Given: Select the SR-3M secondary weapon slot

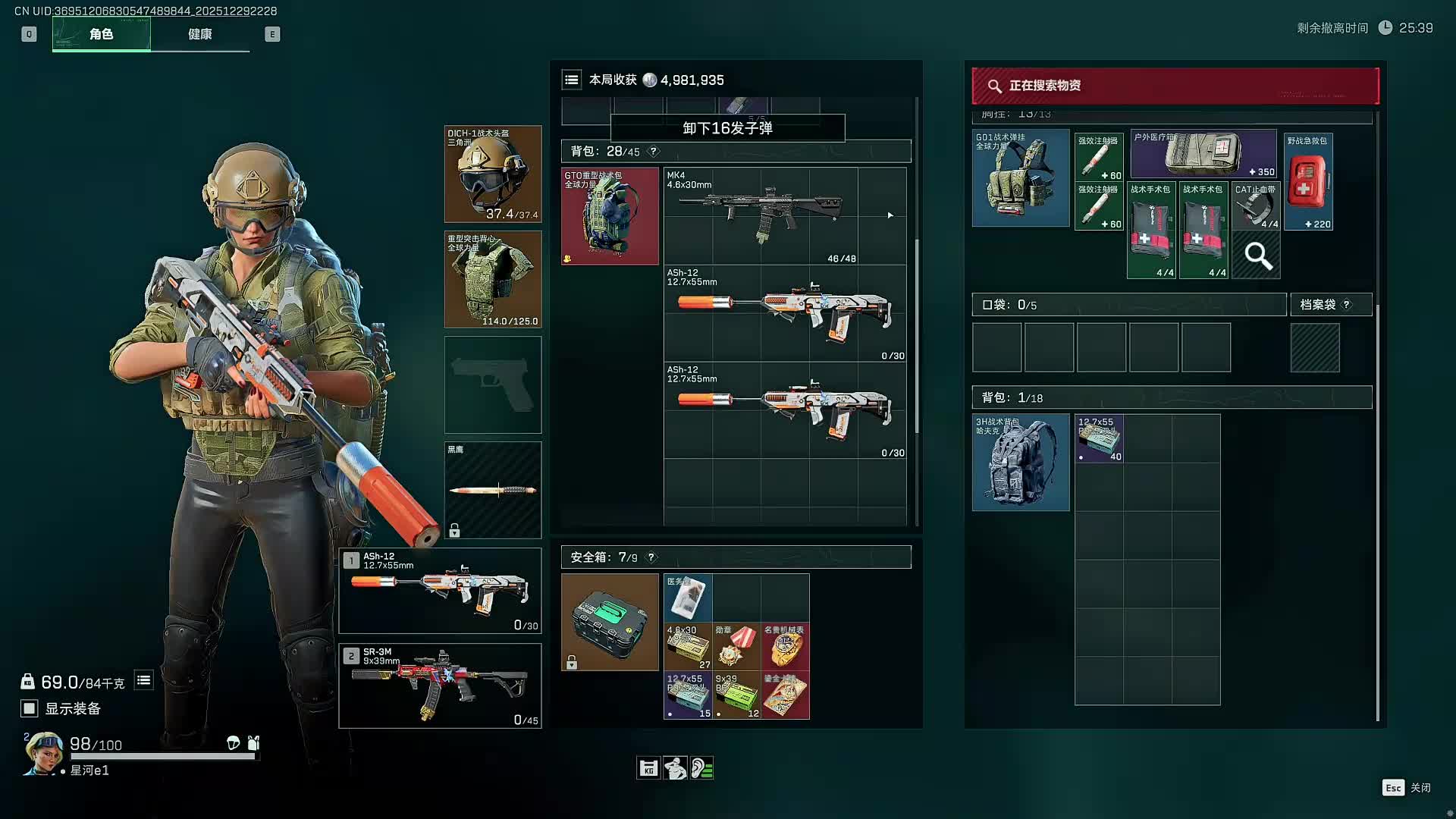Looking at the screenshot, I should (440, 686).
